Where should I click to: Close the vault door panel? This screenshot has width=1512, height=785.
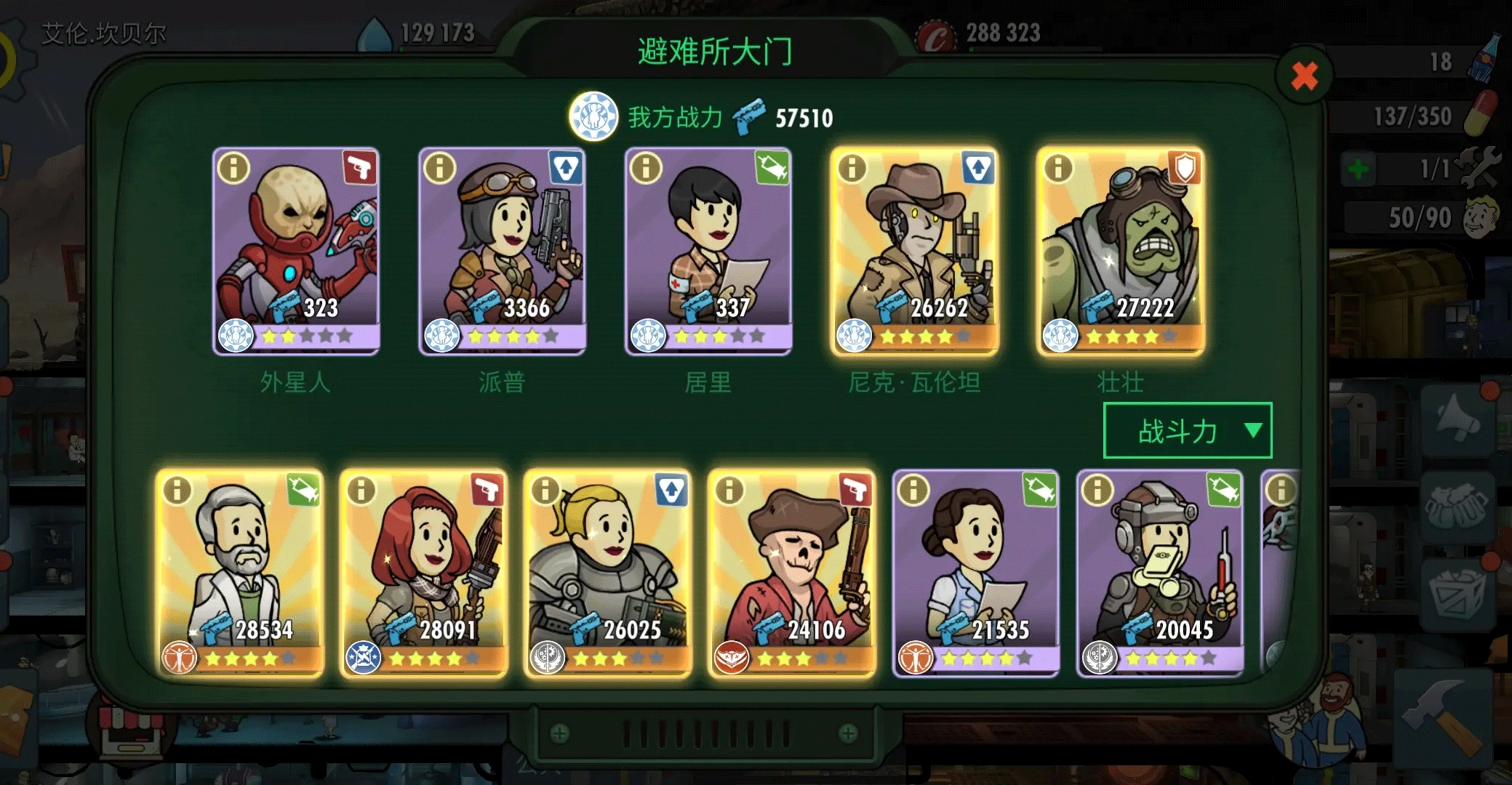(1304, 75)
